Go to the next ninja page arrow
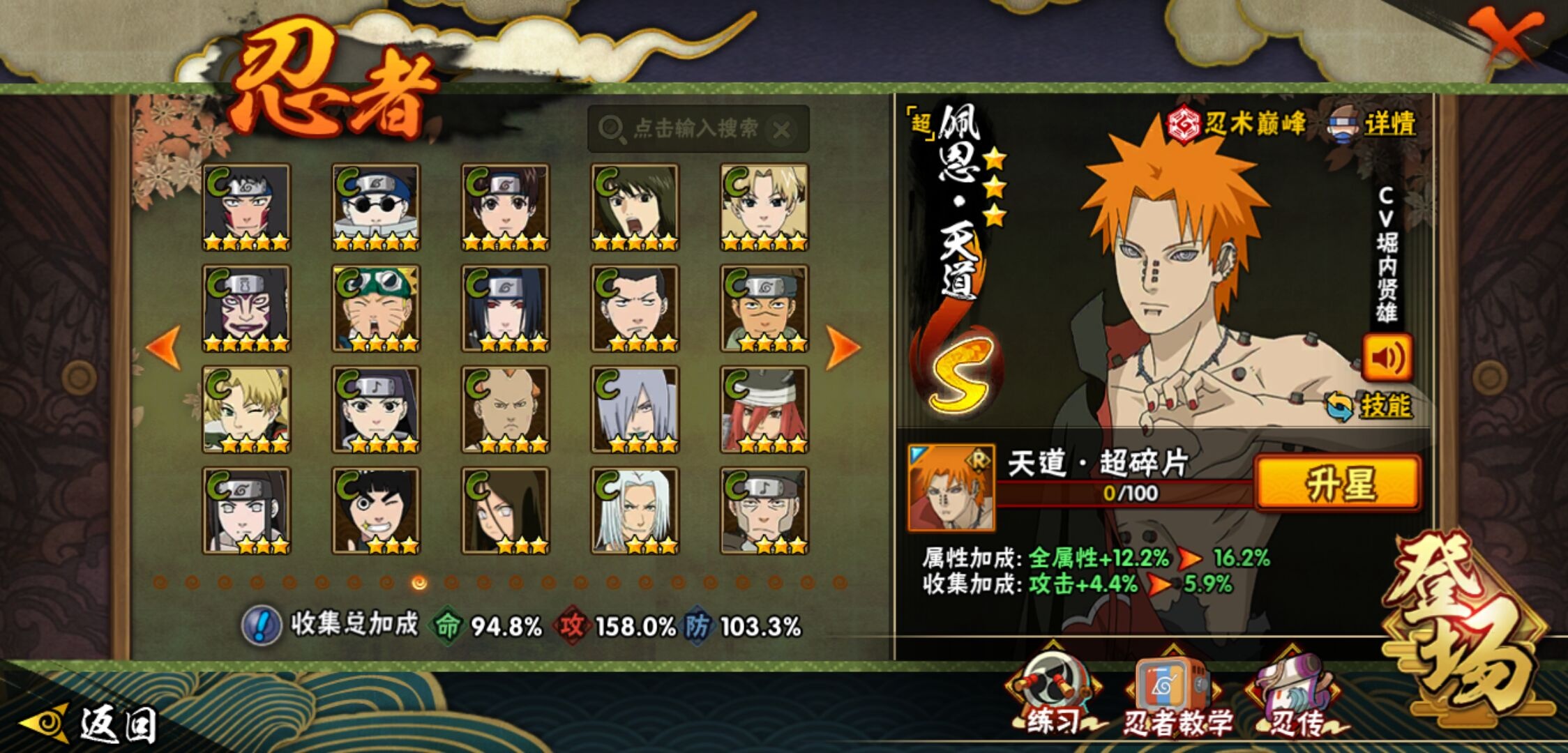 click(x=842, y=347)
